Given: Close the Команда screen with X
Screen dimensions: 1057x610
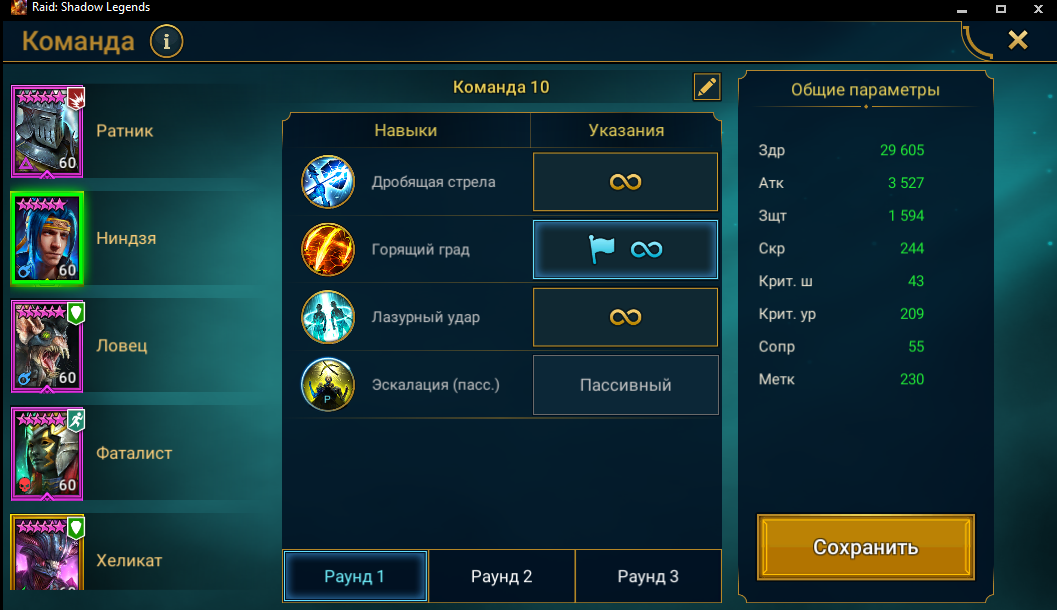Looking at the screenshot, I should pos(1017,40).
